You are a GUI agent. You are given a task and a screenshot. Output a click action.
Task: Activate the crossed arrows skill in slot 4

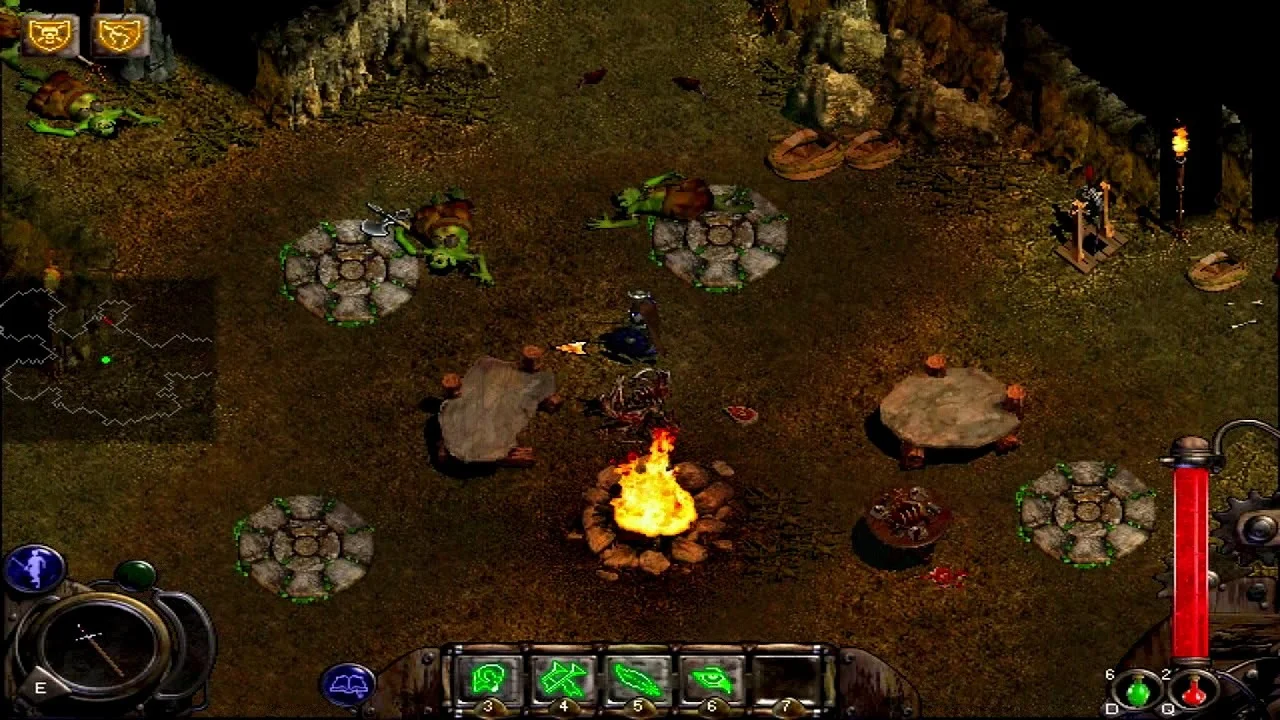click(564, 680)
